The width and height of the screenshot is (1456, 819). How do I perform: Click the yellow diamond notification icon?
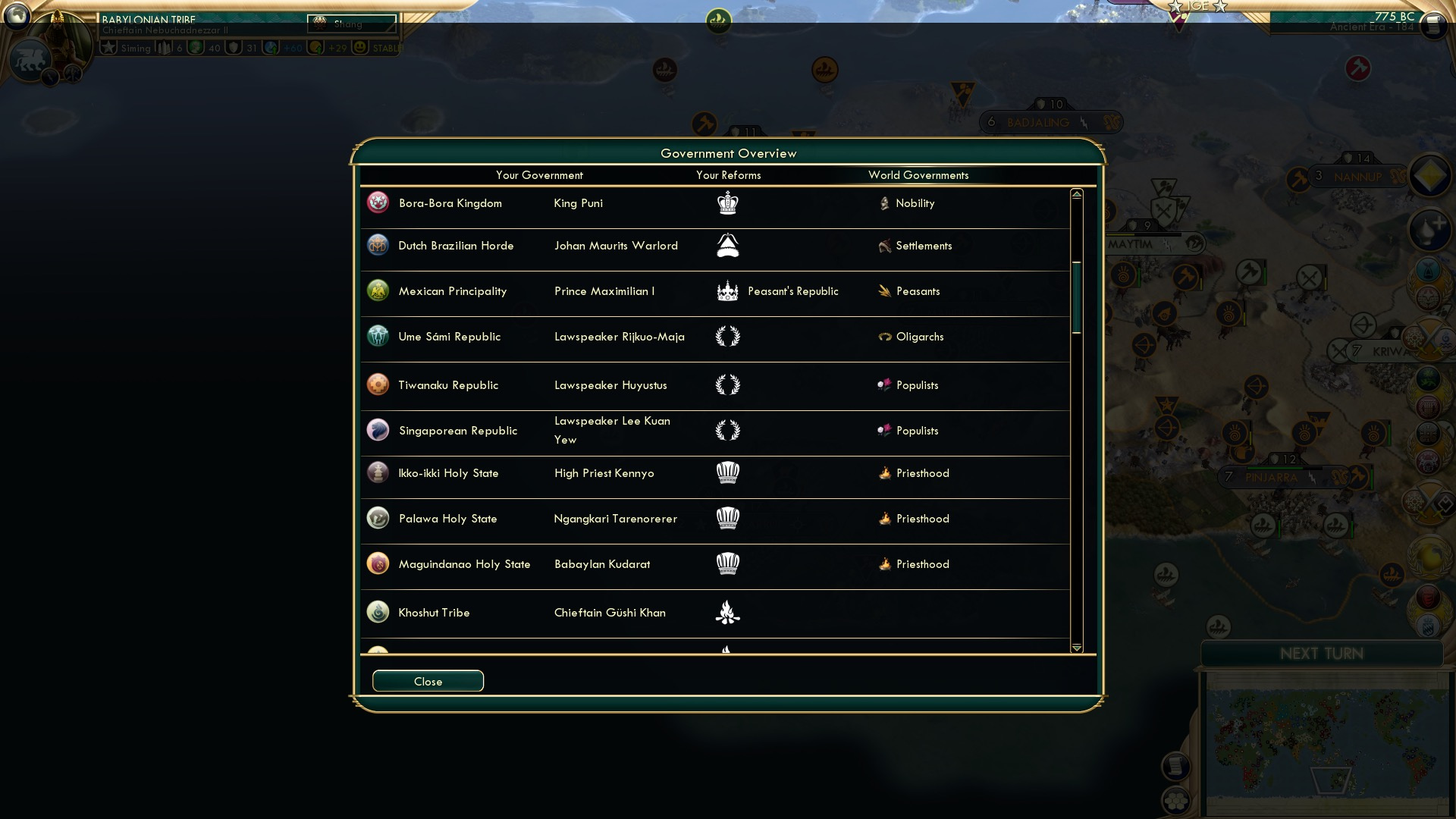coord(1429,175)
